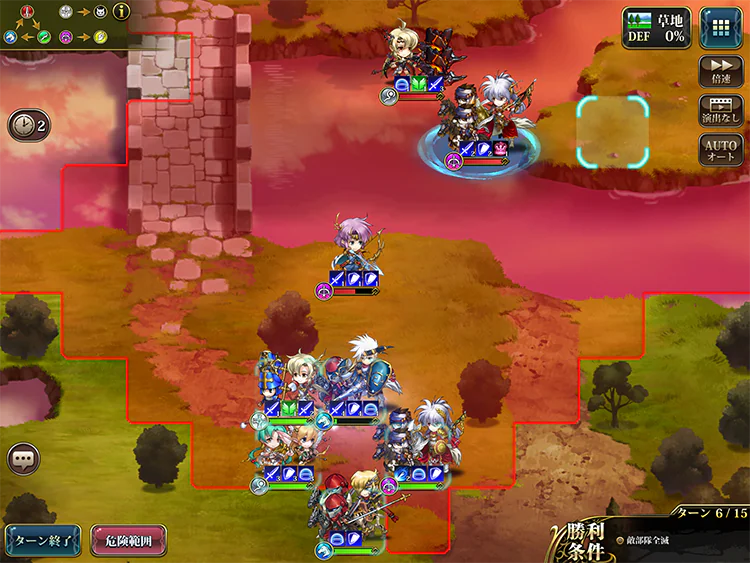Image resolution: width=750 pixels, height=563 pixels.
Task: Click the clock icon showing 2
Action: (x=27, y=125)
